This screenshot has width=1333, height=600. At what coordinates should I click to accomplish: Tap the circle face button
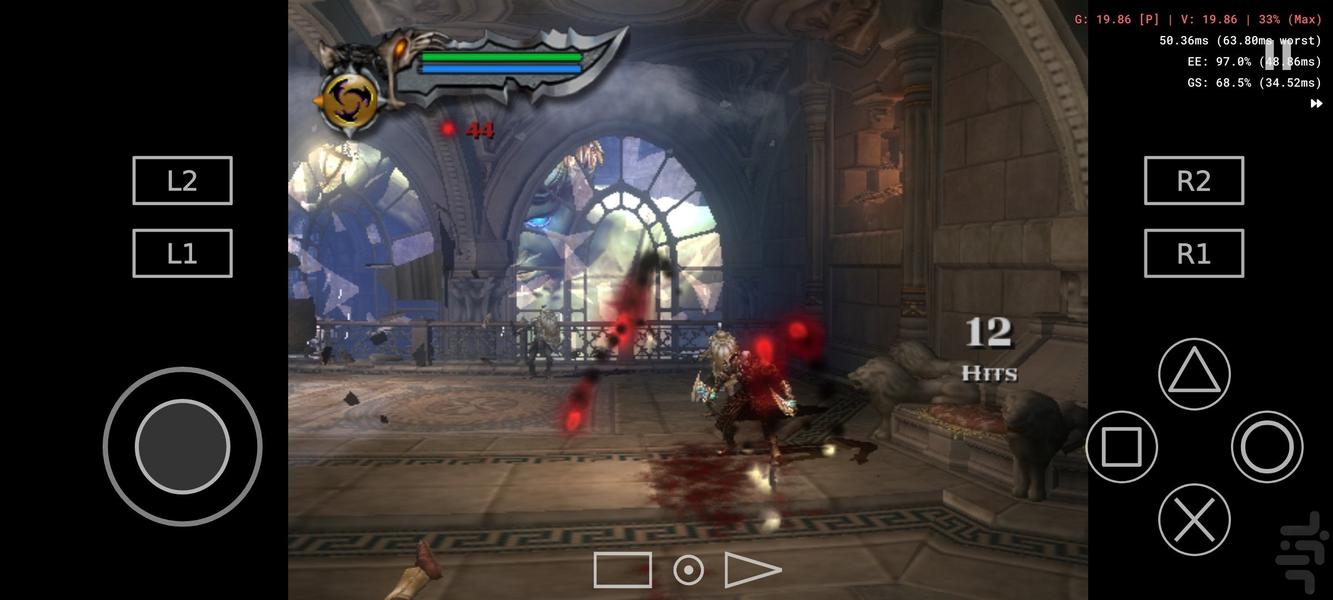tap(1267, 447)
